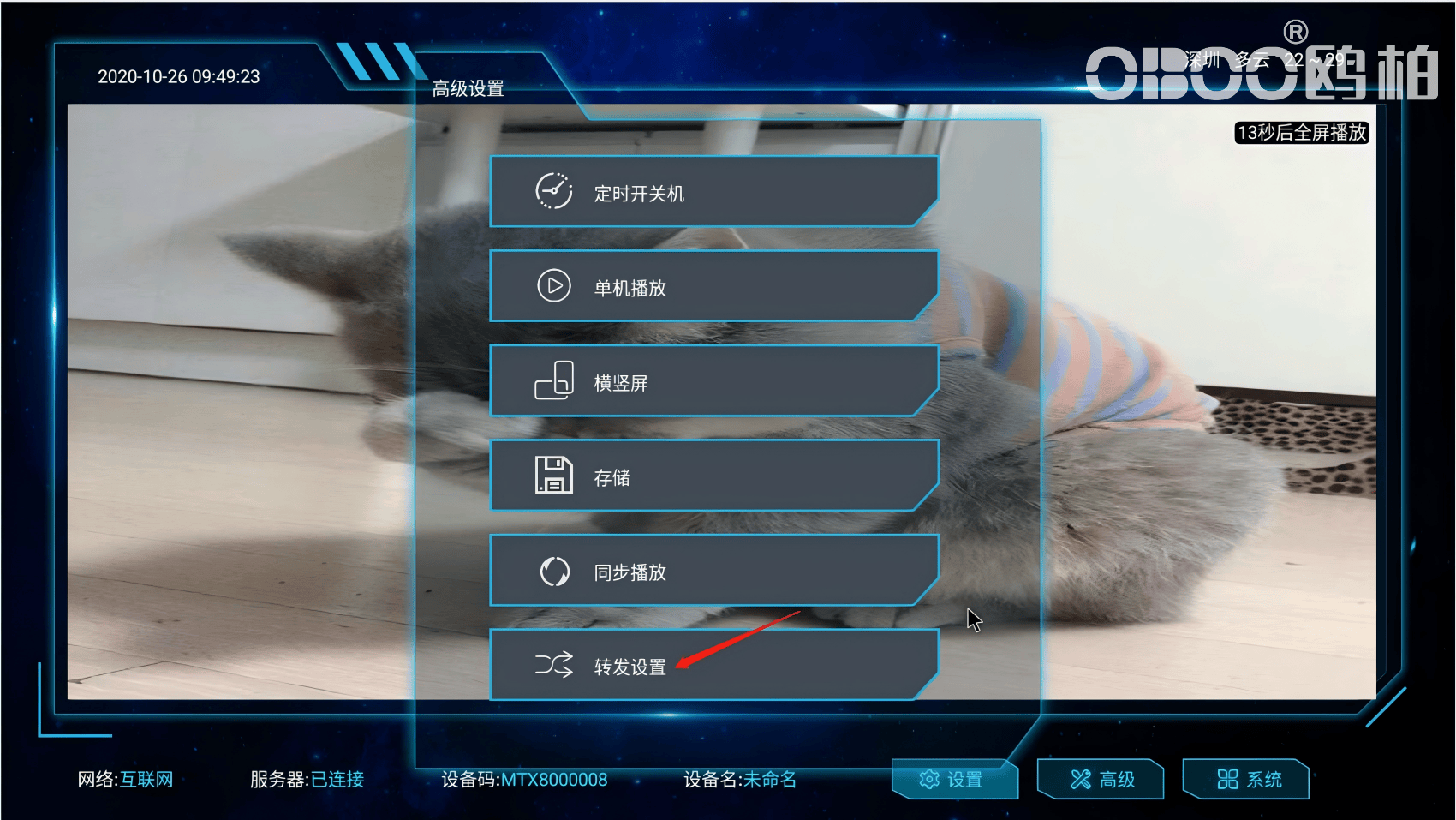The height and width of the screenshot is (820, 1456).
Task: Click the gear icon on the 设置 button
Action: (929, 781)
